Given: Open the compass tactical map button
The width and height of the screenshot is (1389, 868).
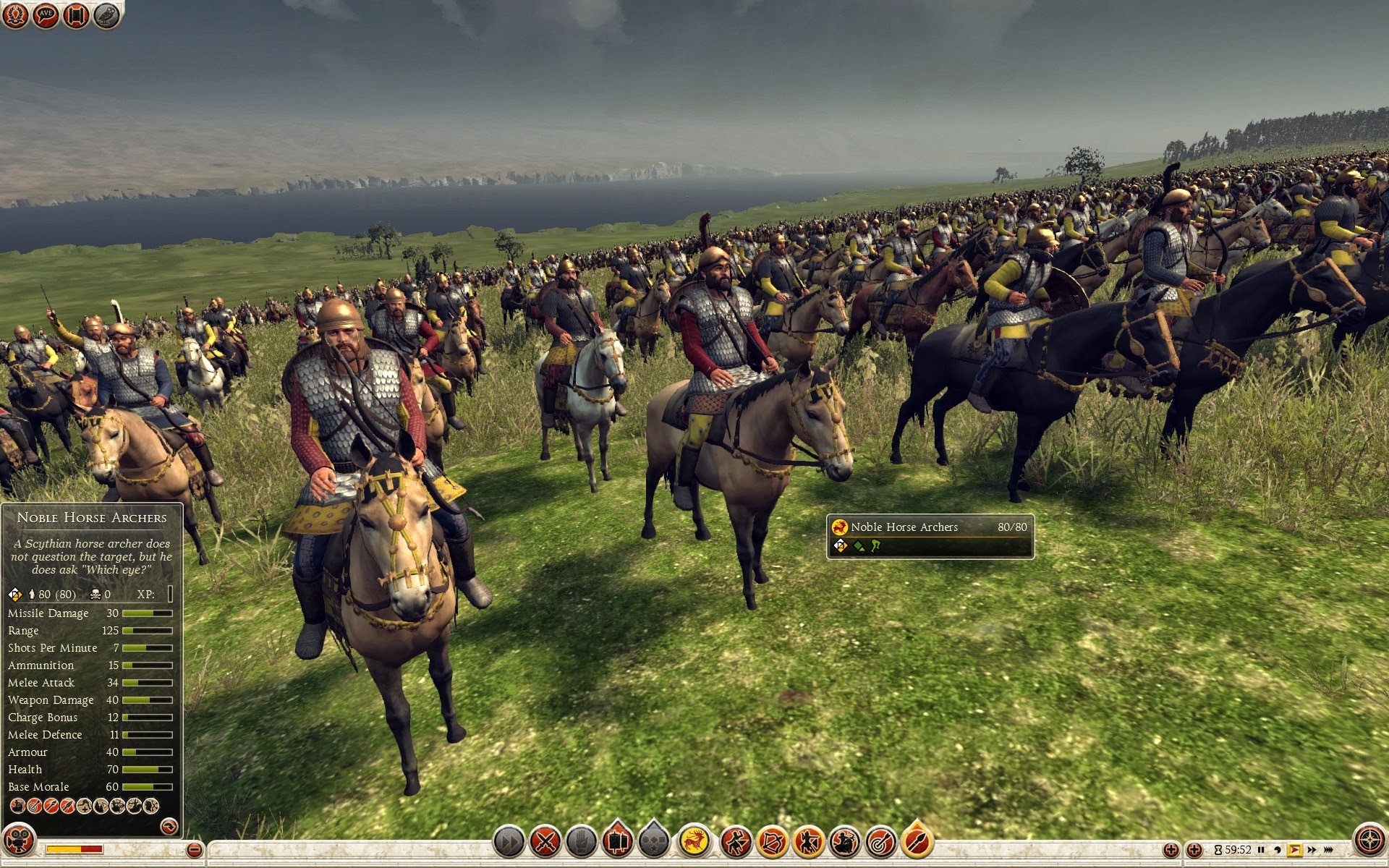Looking at the screenshot, I should [1369, 841].
